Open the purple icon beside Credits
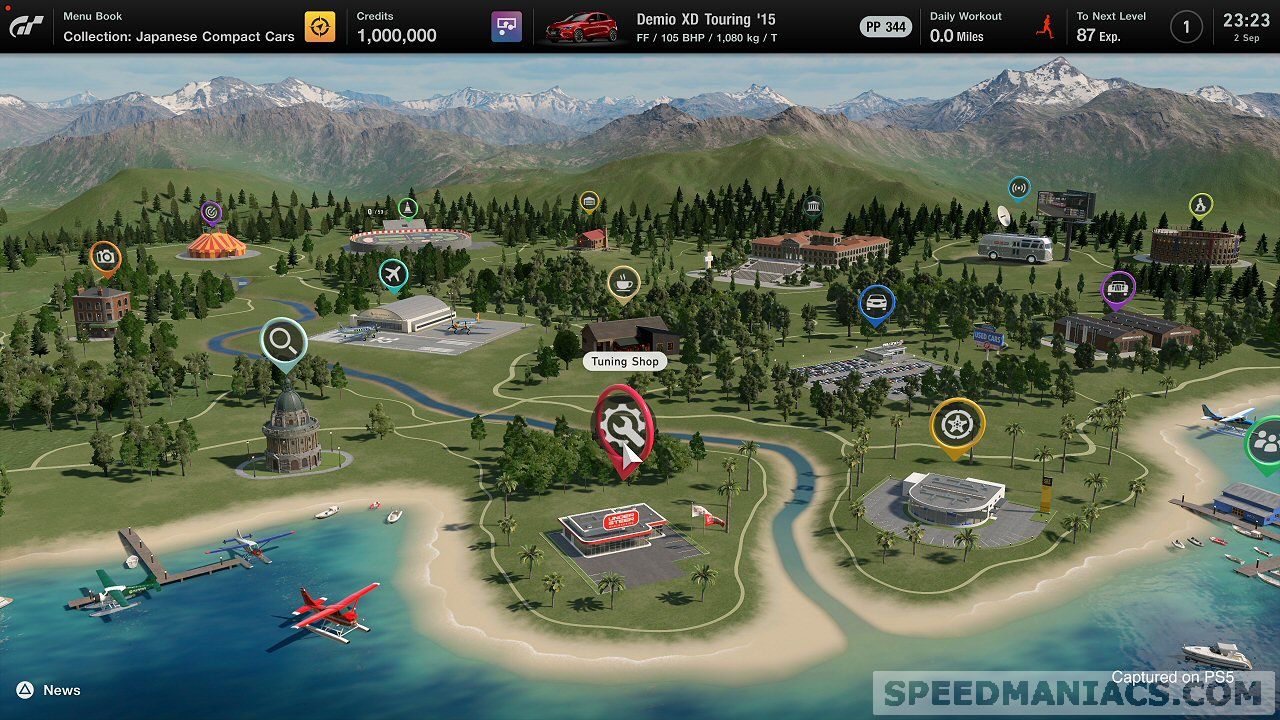Image resolution: width=1280 pixels, height=720 pixels. point(506,27)
